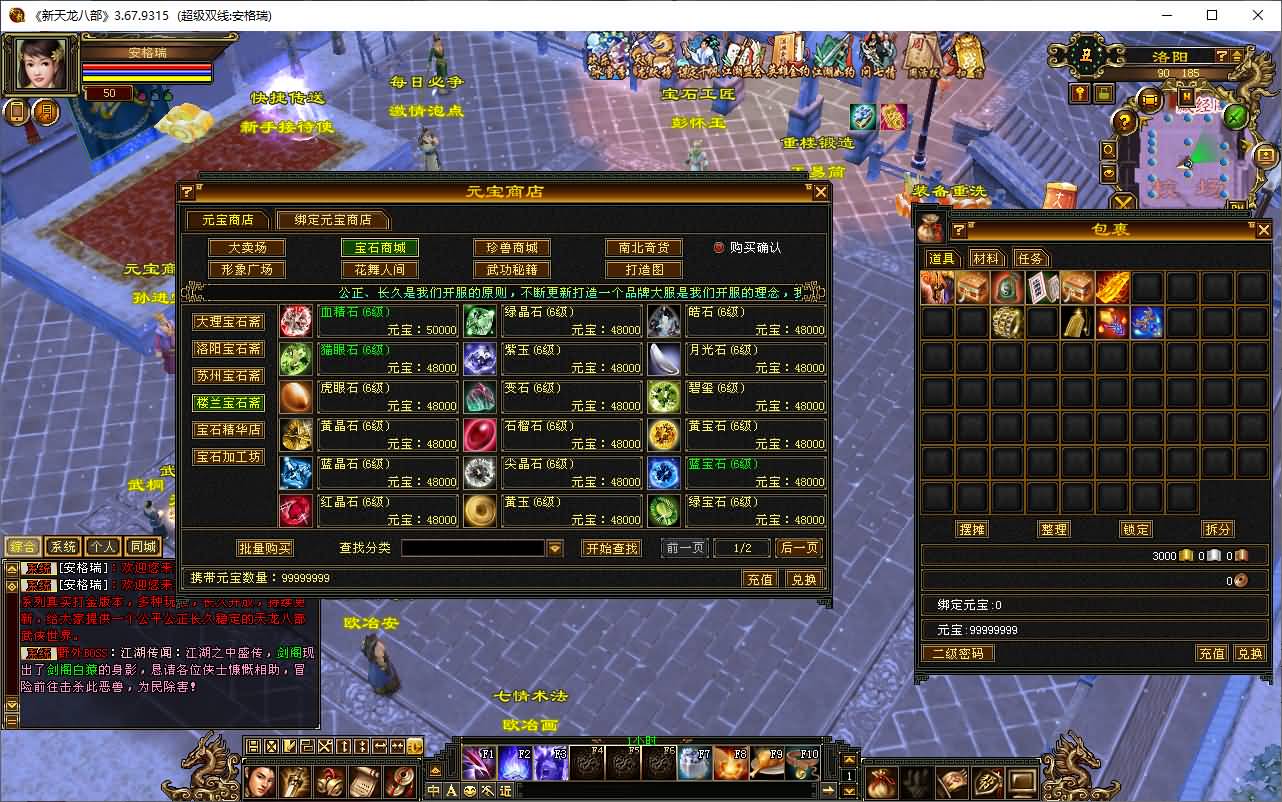This screenshot has height=802, width=1282.
Task: Click 开始查找 to search the shop
Action: (611, 548)
